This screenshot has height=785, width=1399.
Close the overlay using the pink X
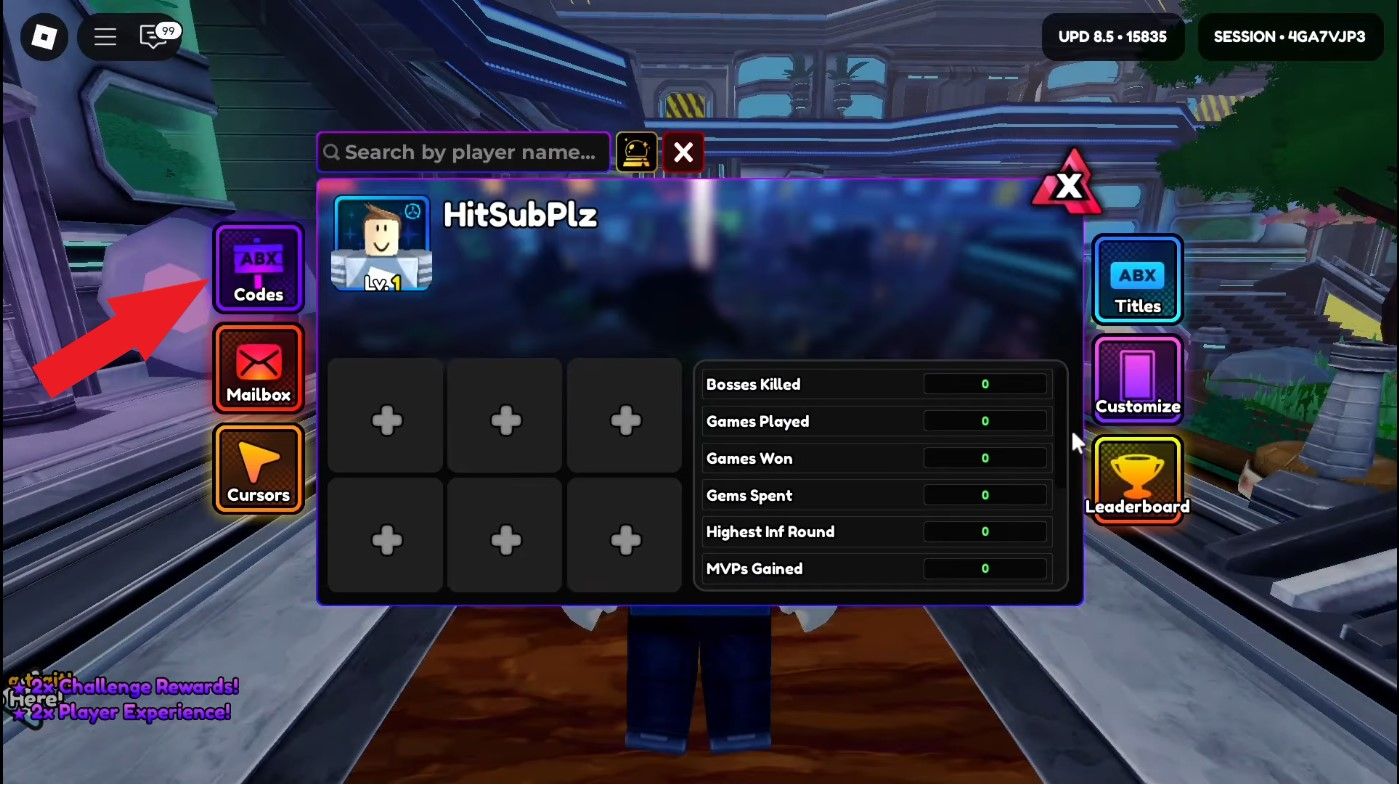(1069, 185)
